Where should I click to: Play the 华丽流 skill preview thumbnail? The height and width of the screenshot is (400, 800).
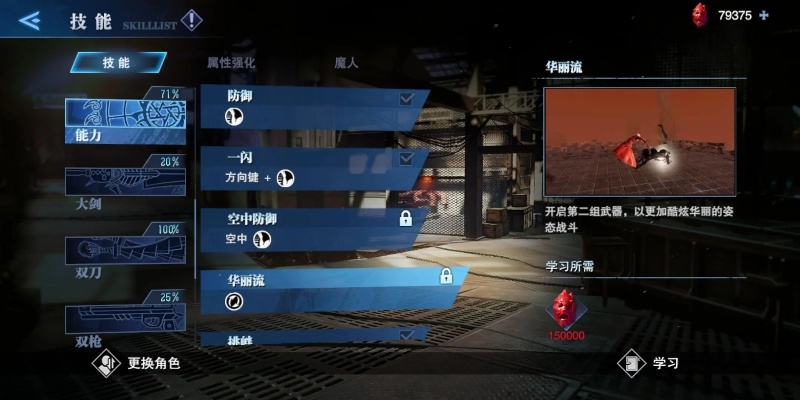click(x=639, y=141)
